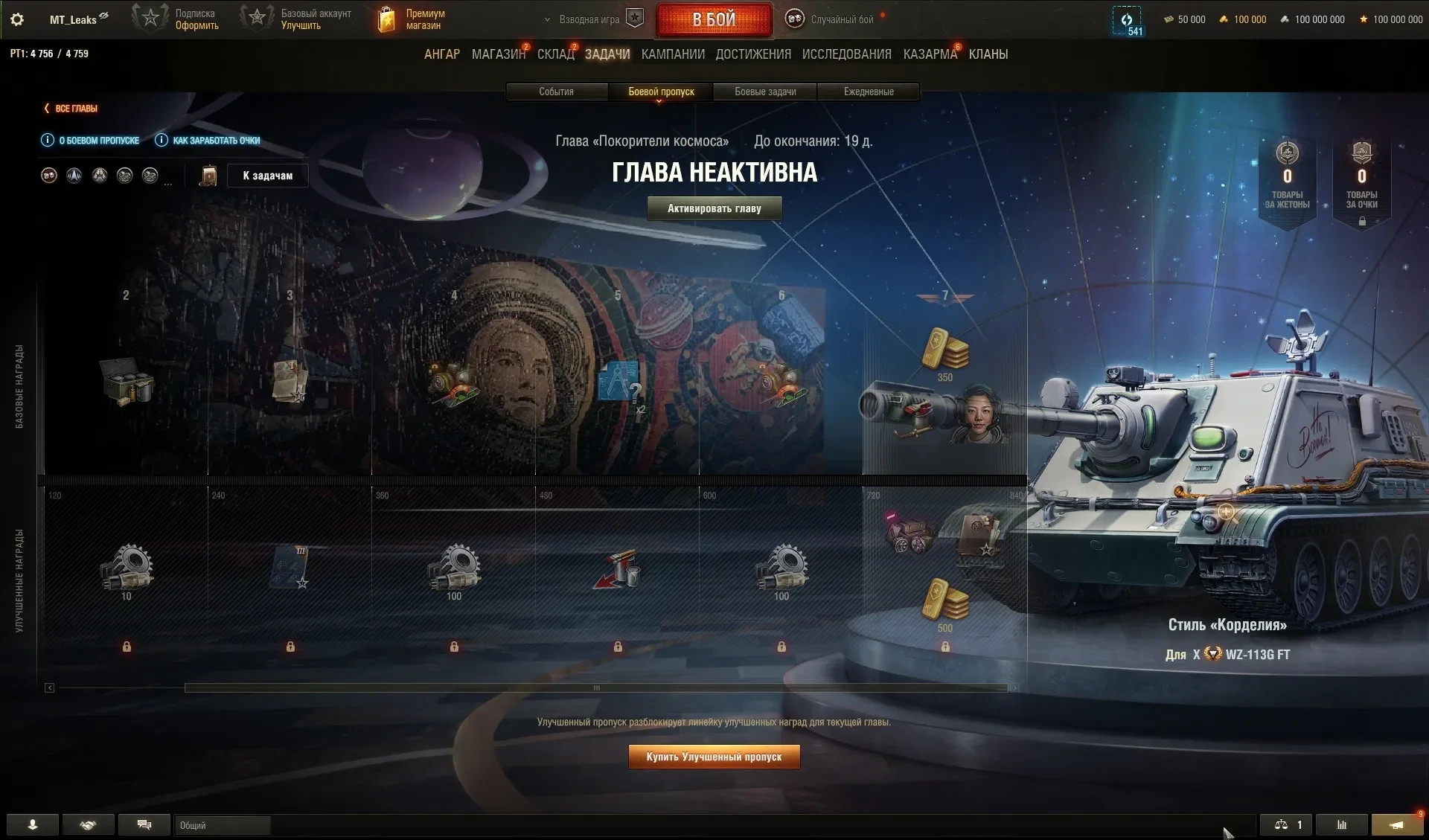Open the ИССЛЕДОВАНИЯ menu
Screen dimensions: 1429x840
[x=846, y=54]
